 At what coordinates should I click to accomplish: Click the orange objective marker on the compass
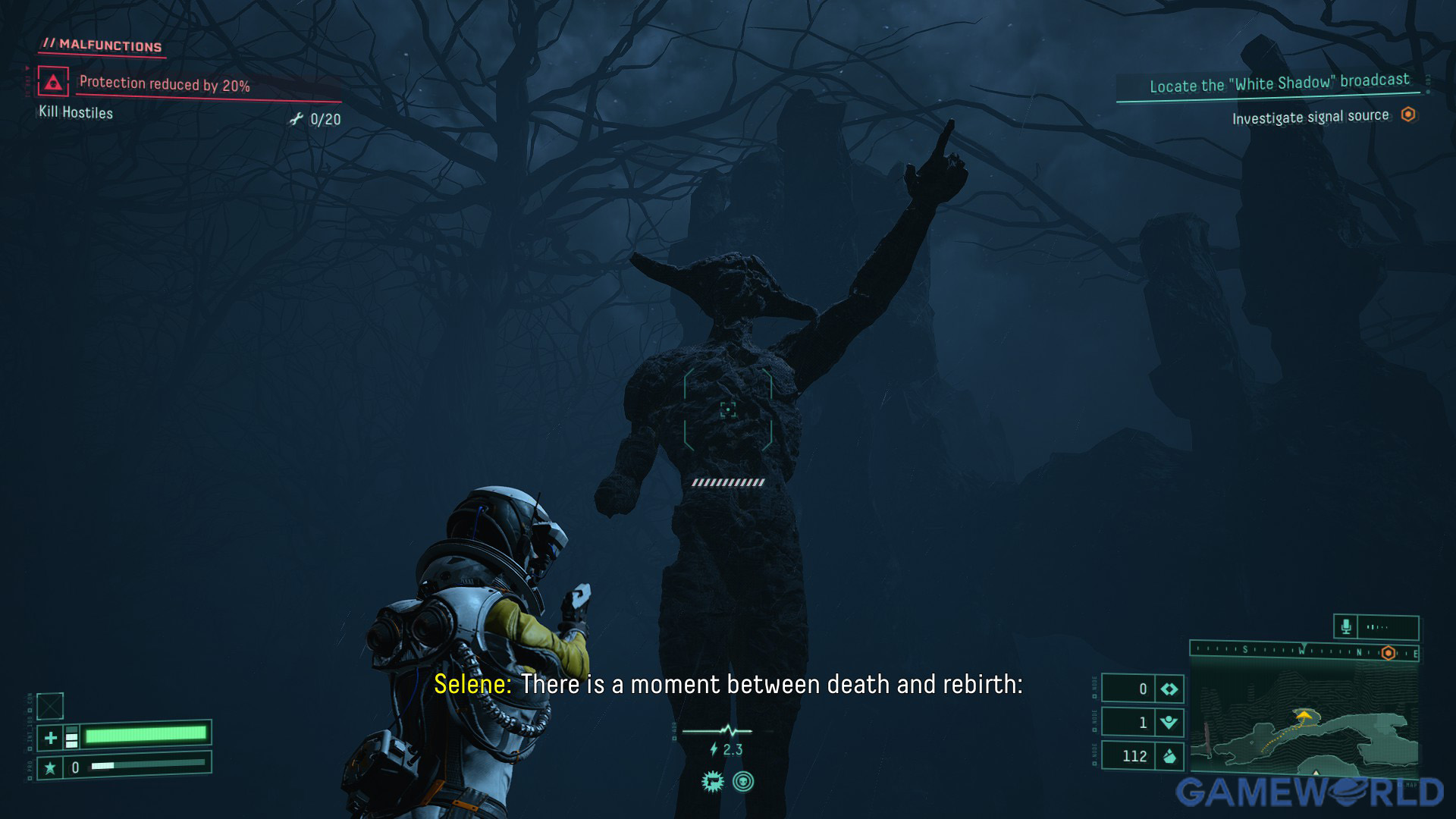click(1389, 653)
